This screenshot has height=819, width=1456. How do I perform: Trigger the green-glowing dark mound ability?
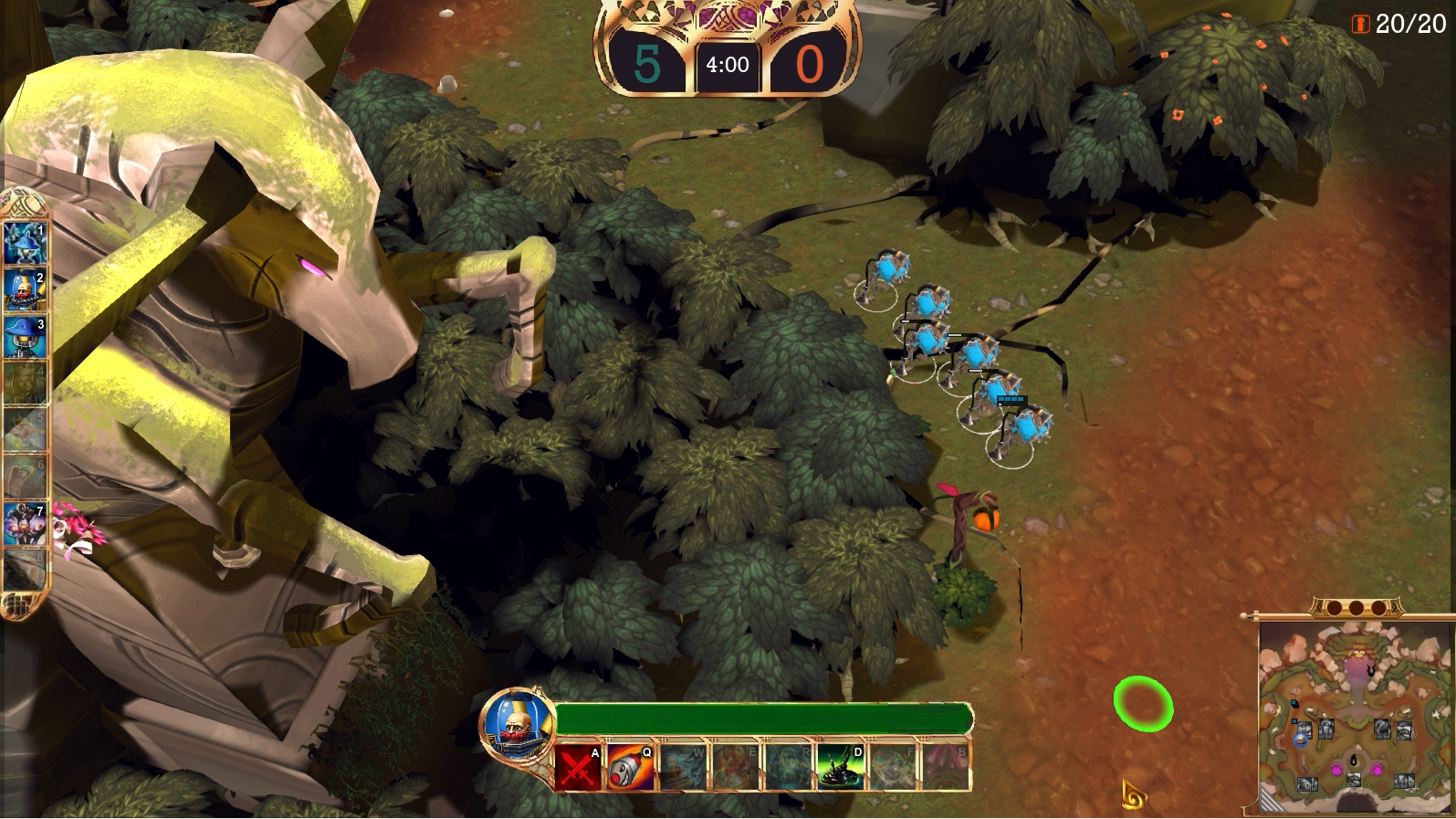(x=841, y=767)
